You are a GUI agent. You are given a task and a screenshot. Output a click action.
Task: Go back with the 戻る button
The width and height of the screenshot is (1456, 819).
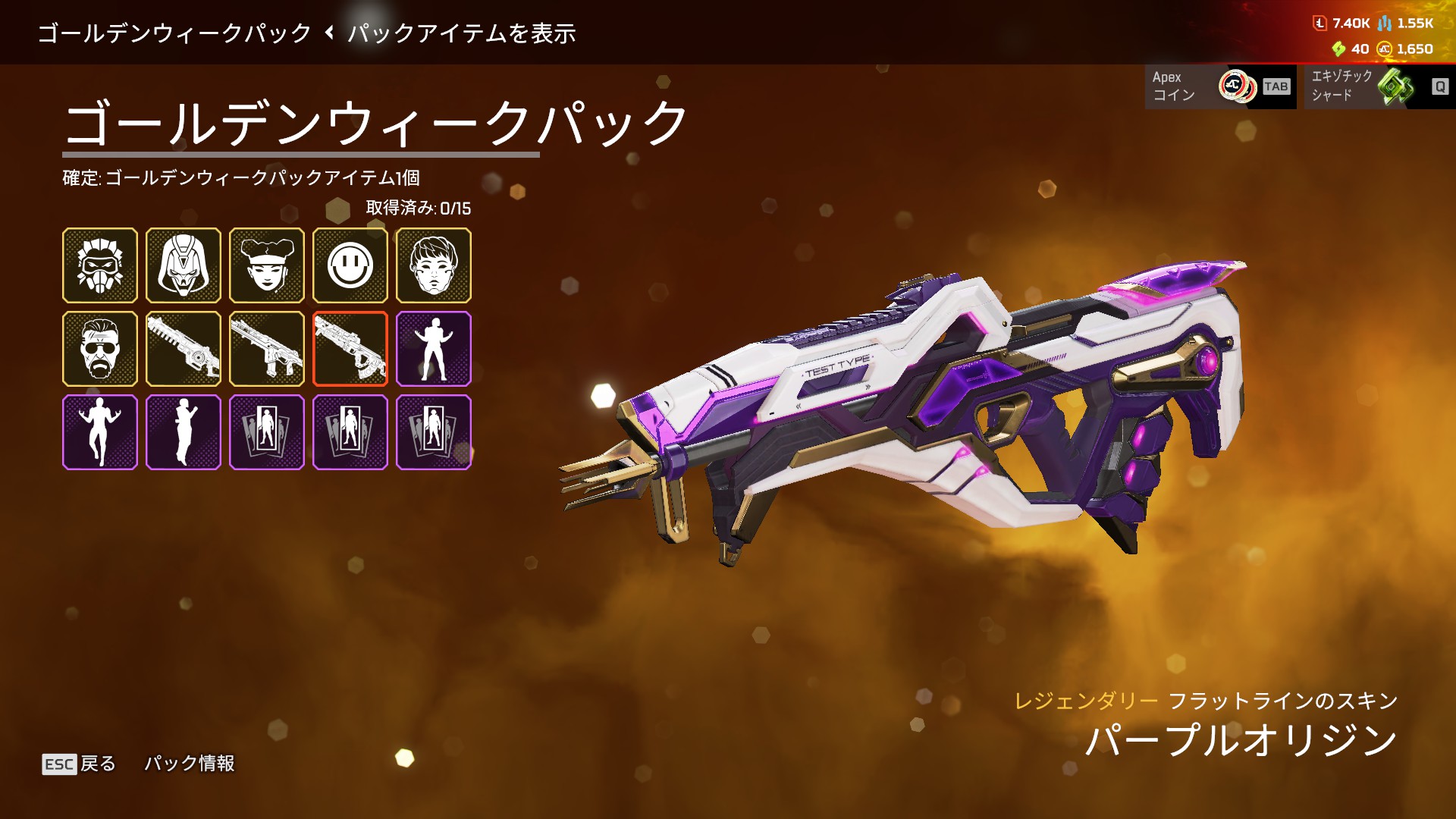[x=80, y=764]
